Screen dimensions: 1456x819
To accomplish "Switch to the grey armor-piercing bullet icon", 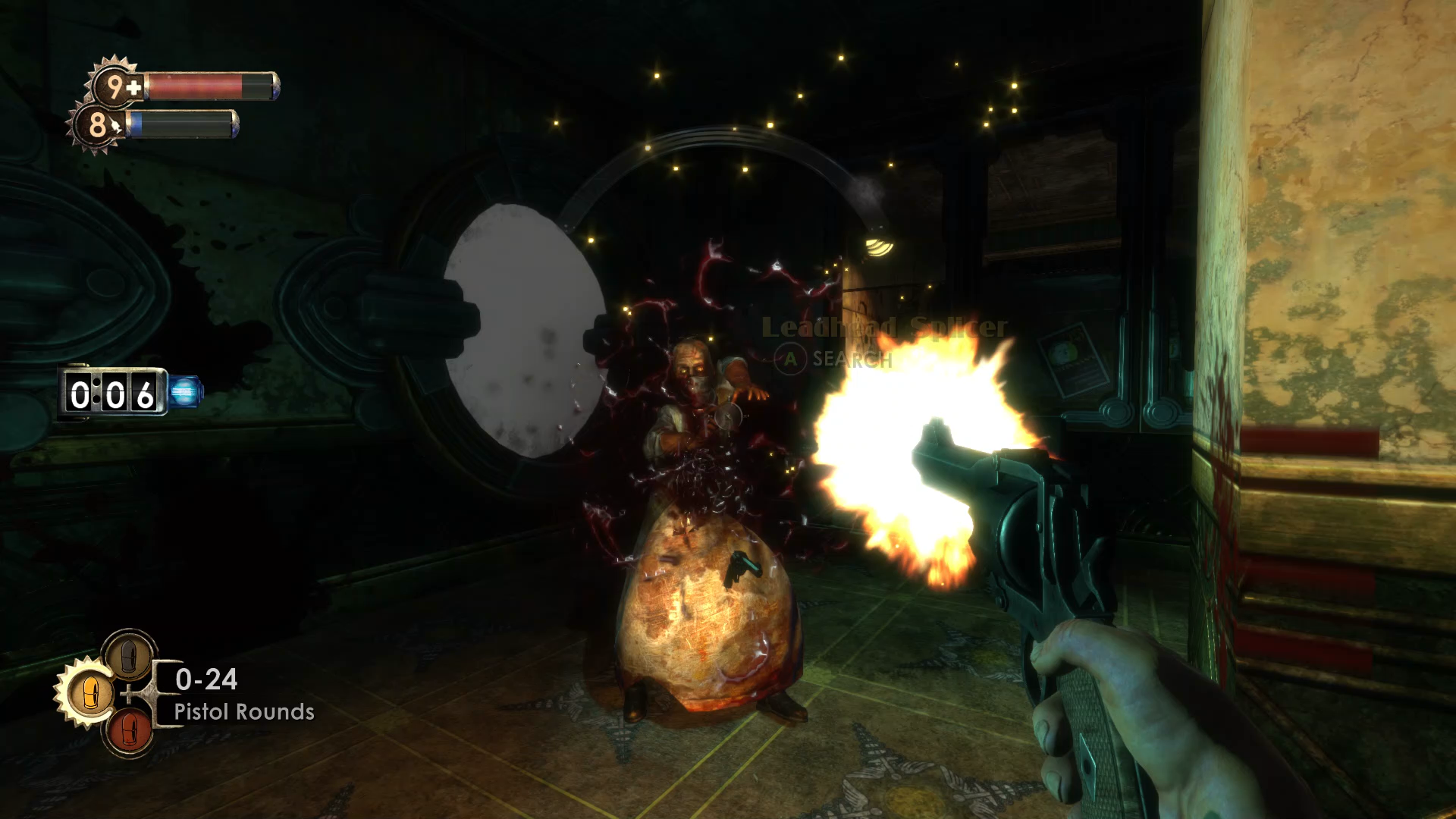I will (129, 654).
